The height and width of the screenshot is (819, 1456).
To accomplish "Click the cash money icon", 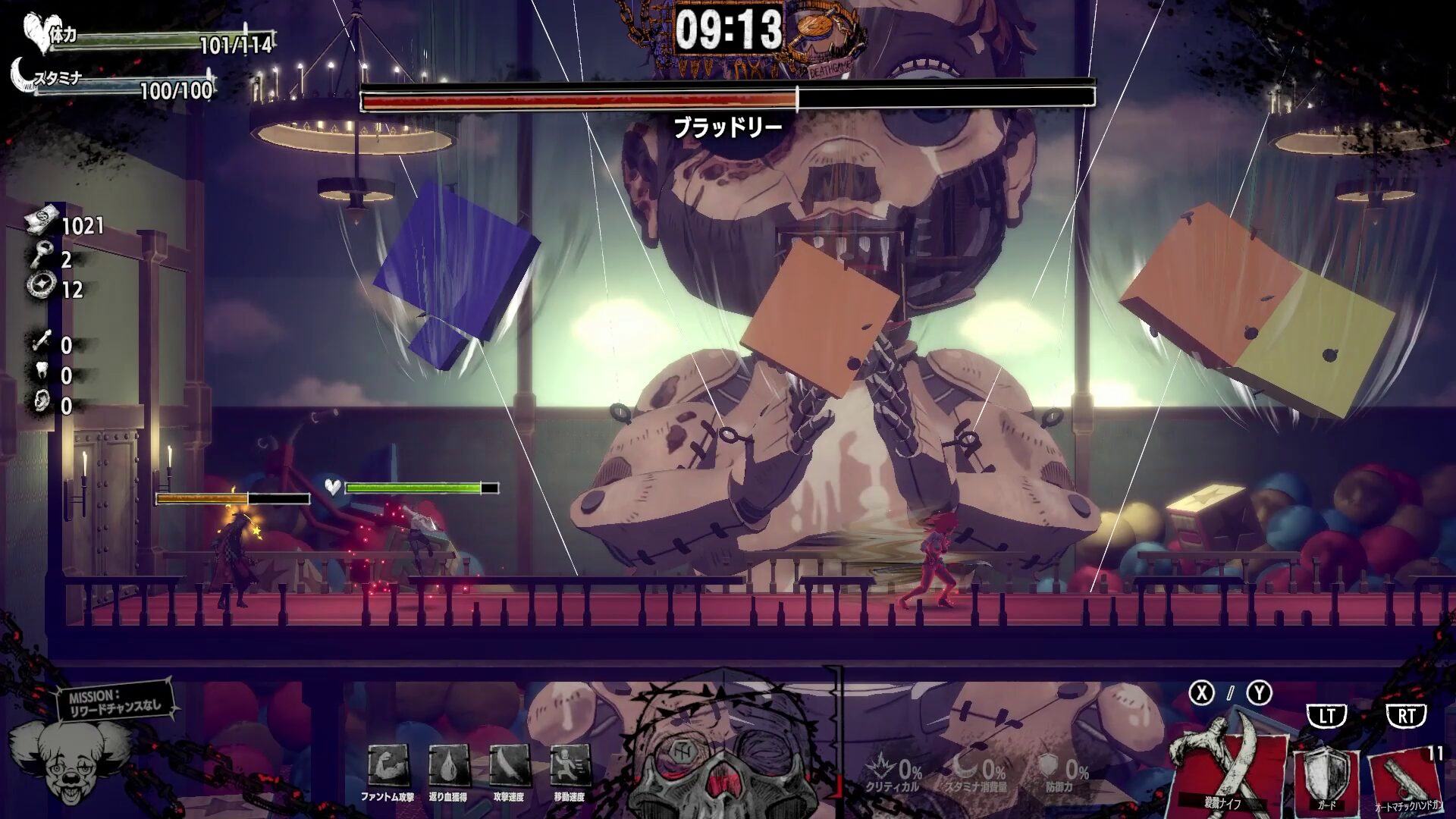I will coord(42,221).
